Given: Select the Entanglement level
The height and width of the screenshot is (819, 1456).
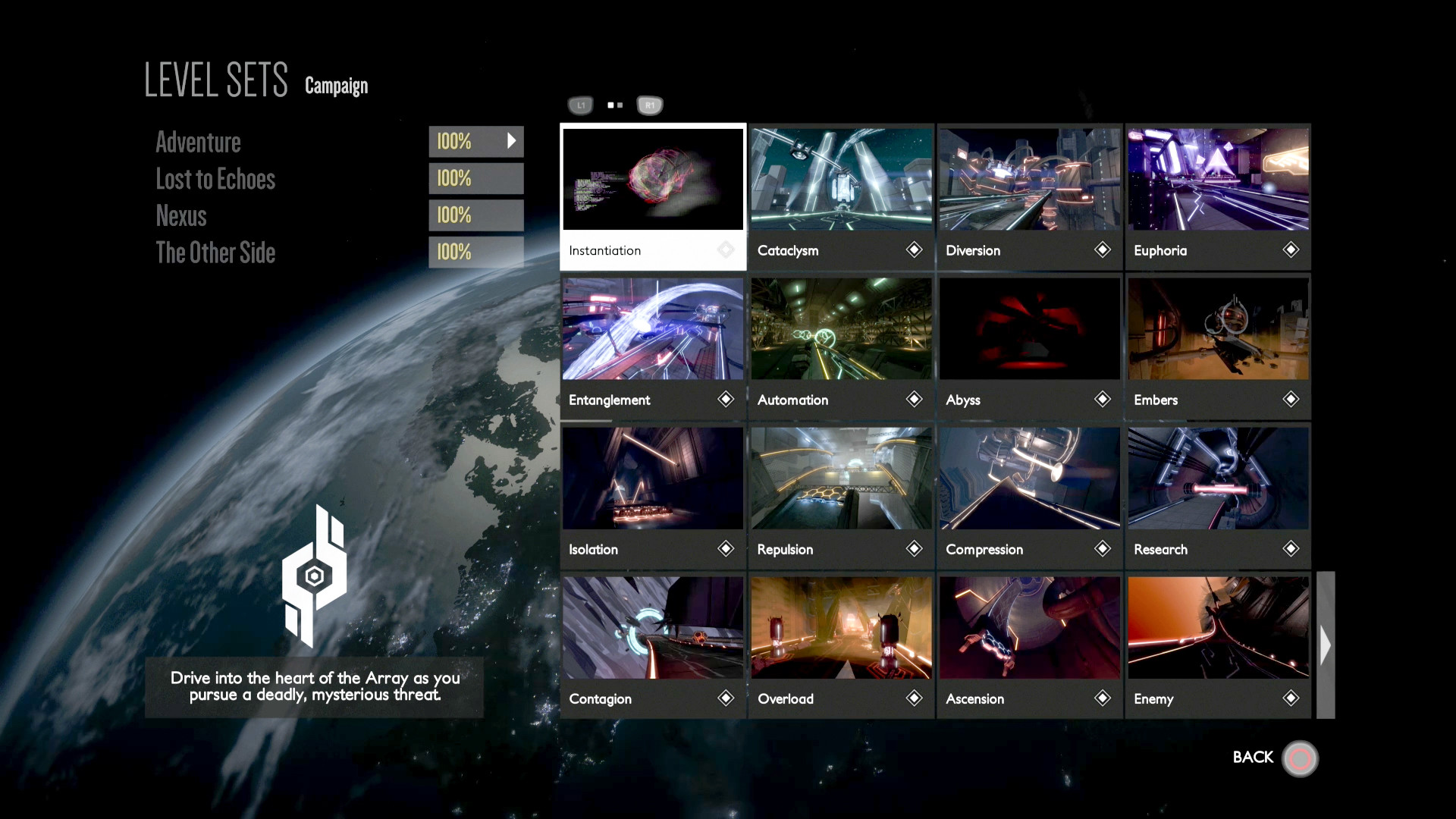Looking at the screenshot, I should pos(653,346).
